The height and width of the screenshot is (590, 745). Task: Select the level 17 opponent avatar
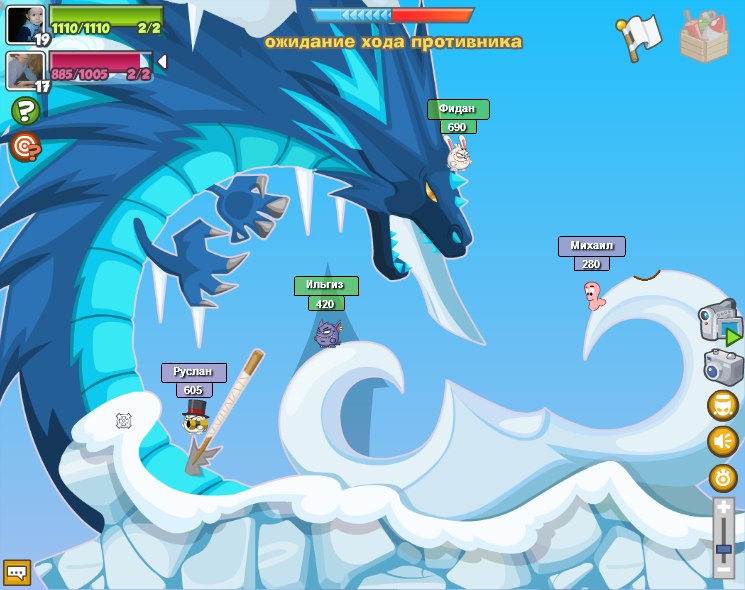pyautogui.click(x=24, y=70)
